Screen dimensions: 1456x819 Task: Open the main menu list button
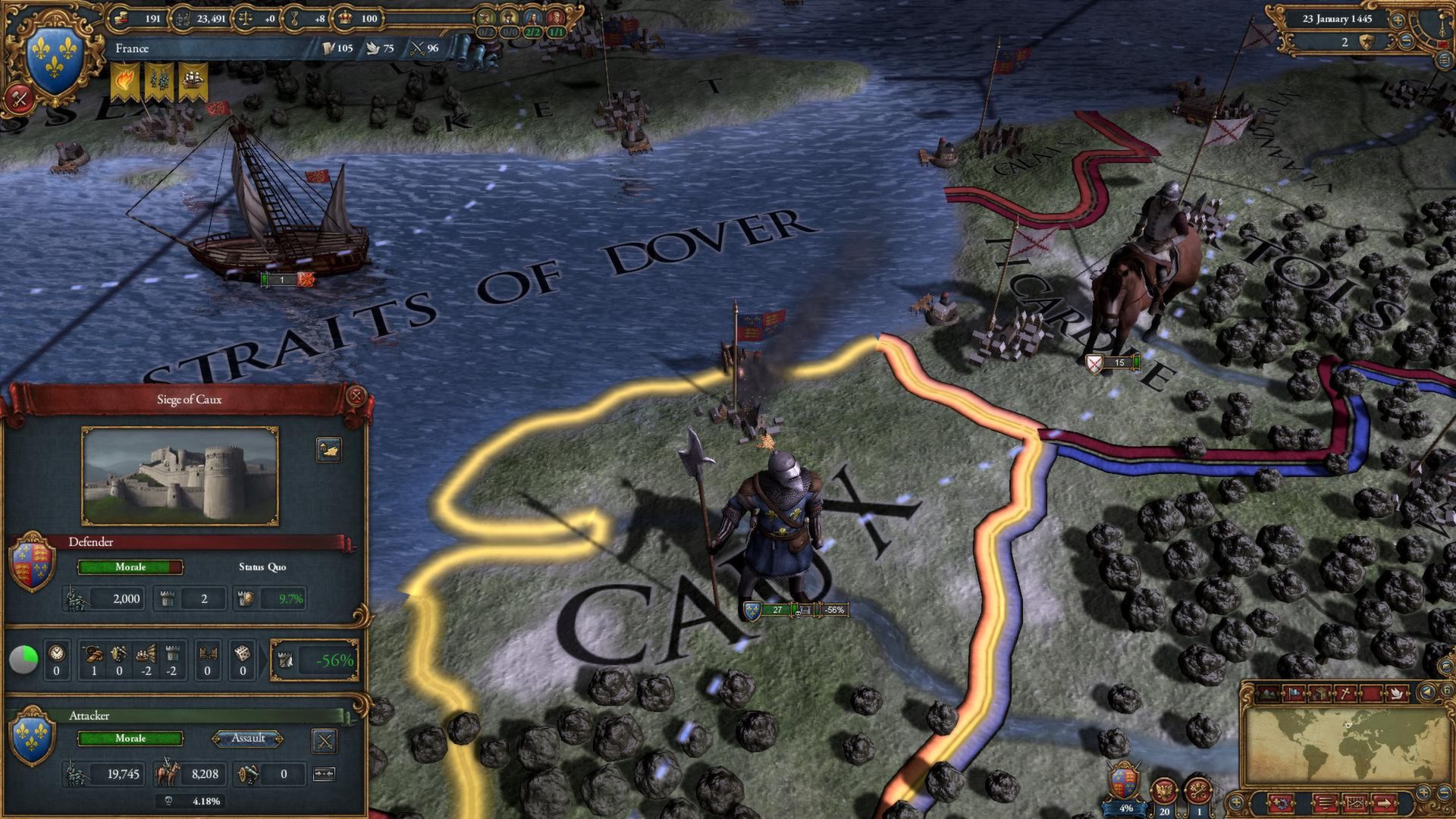tap(1442, 61)
